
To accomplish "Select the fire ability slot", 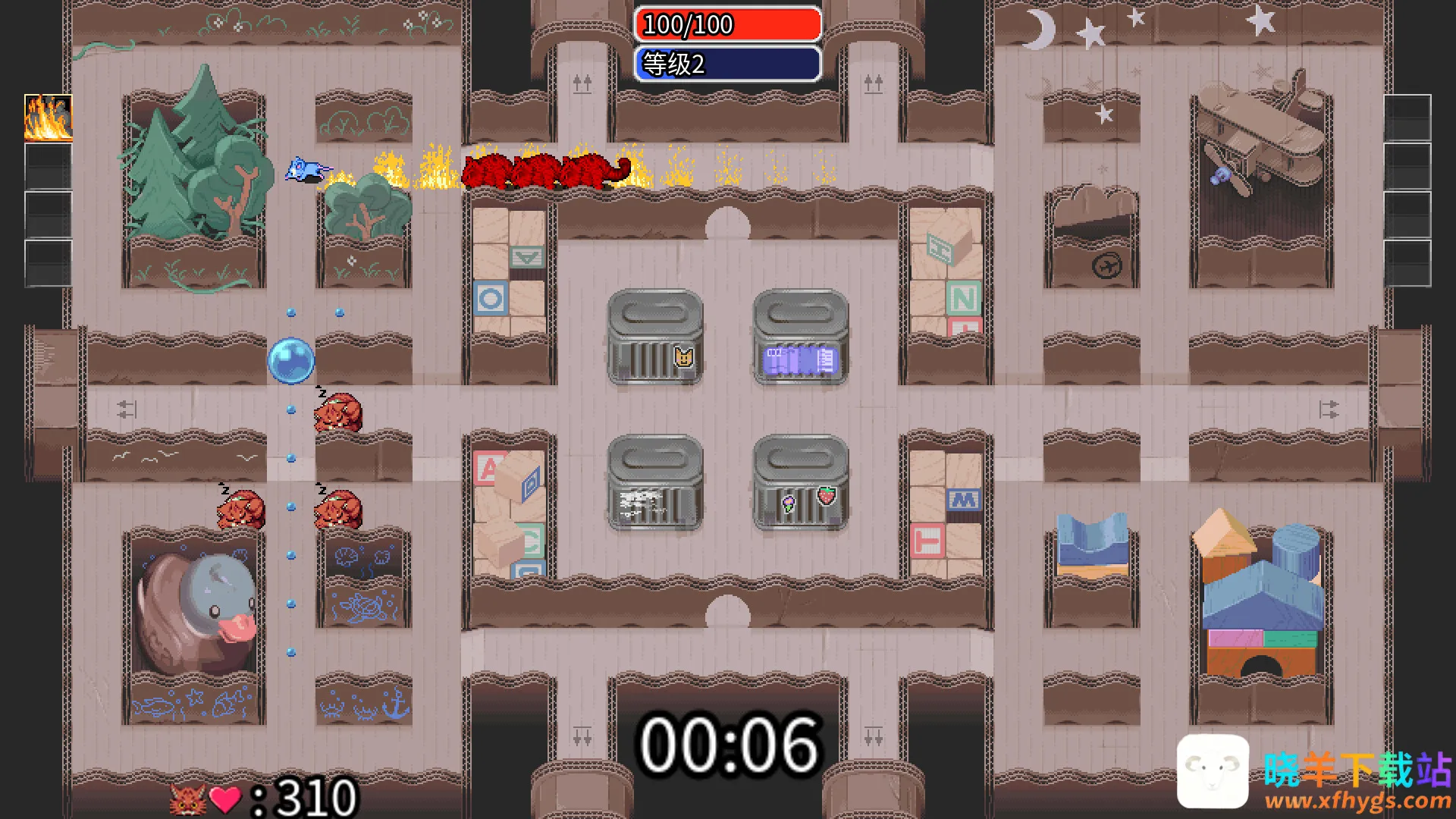I will (49, 118).
